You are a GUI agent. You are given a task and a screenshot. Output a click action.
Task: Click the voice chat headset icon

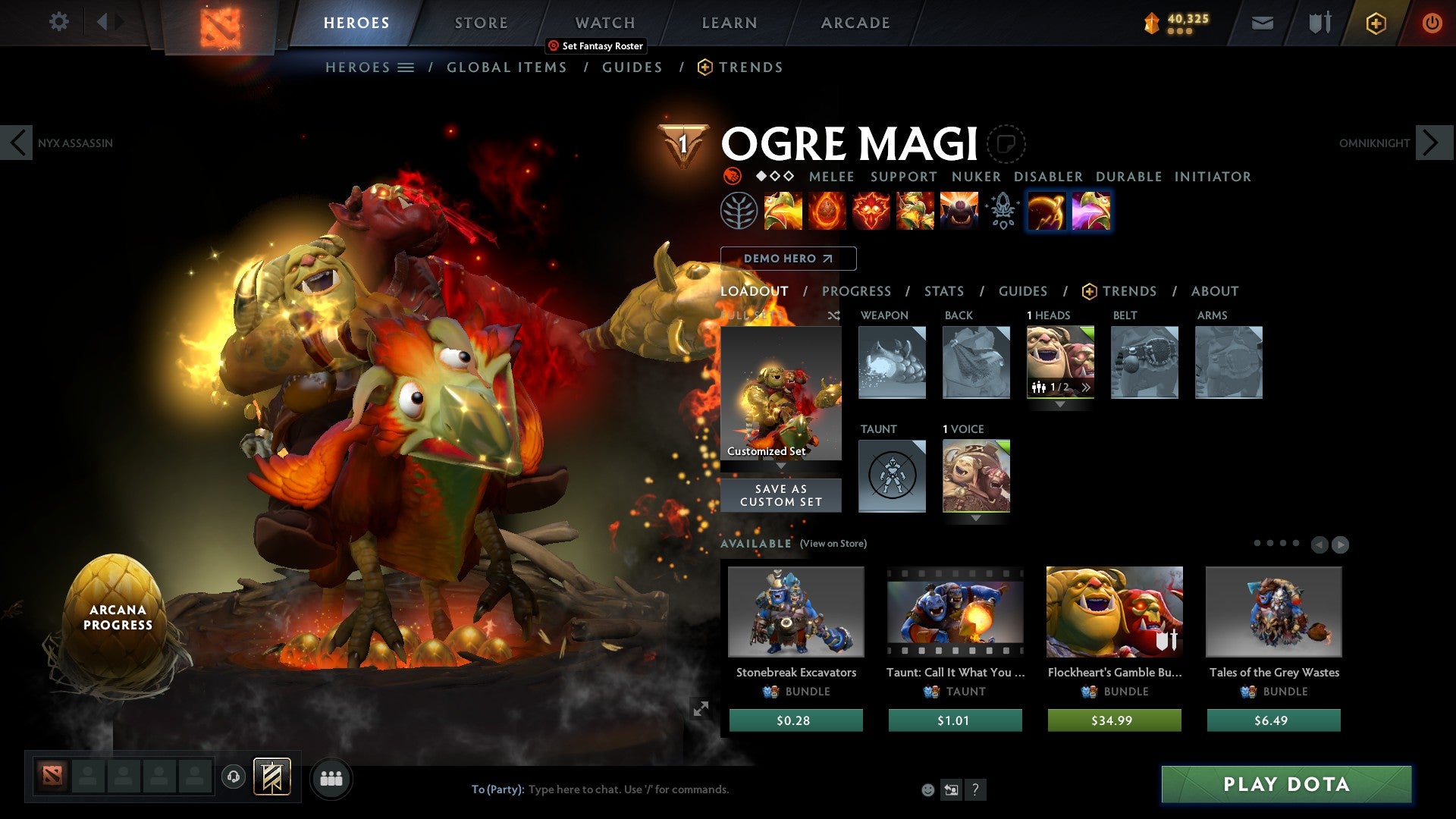[x=233, y=778]
